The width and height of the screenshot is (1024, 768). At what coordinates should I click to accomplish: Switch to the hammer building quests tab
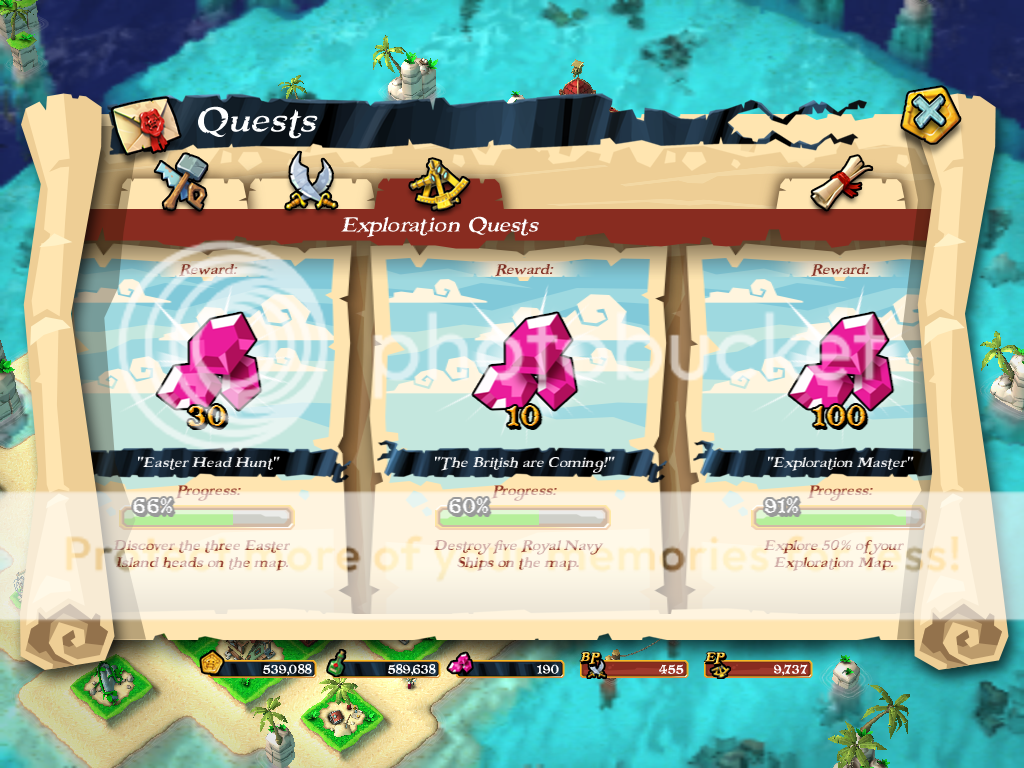coord(181,181)
